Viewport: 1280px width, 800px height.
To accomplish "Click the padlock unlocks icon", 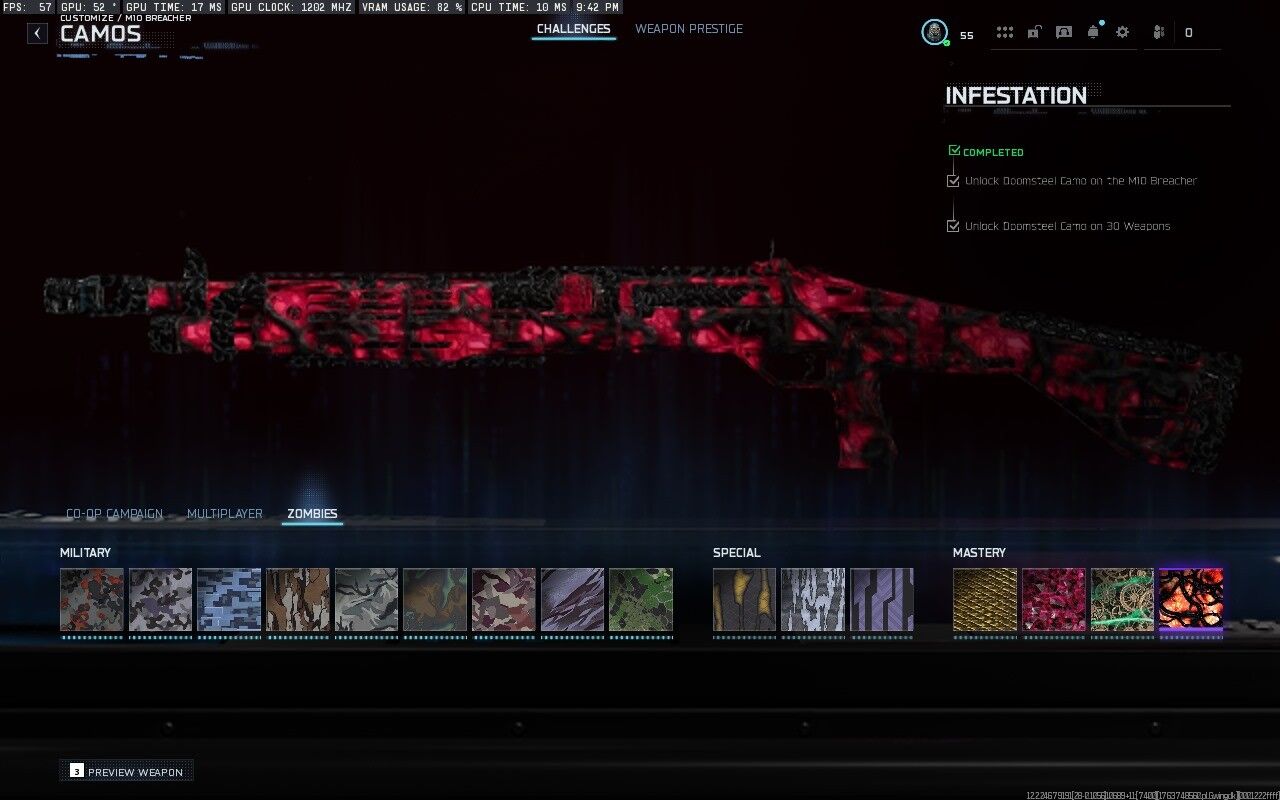I will tap(1034, 31).
